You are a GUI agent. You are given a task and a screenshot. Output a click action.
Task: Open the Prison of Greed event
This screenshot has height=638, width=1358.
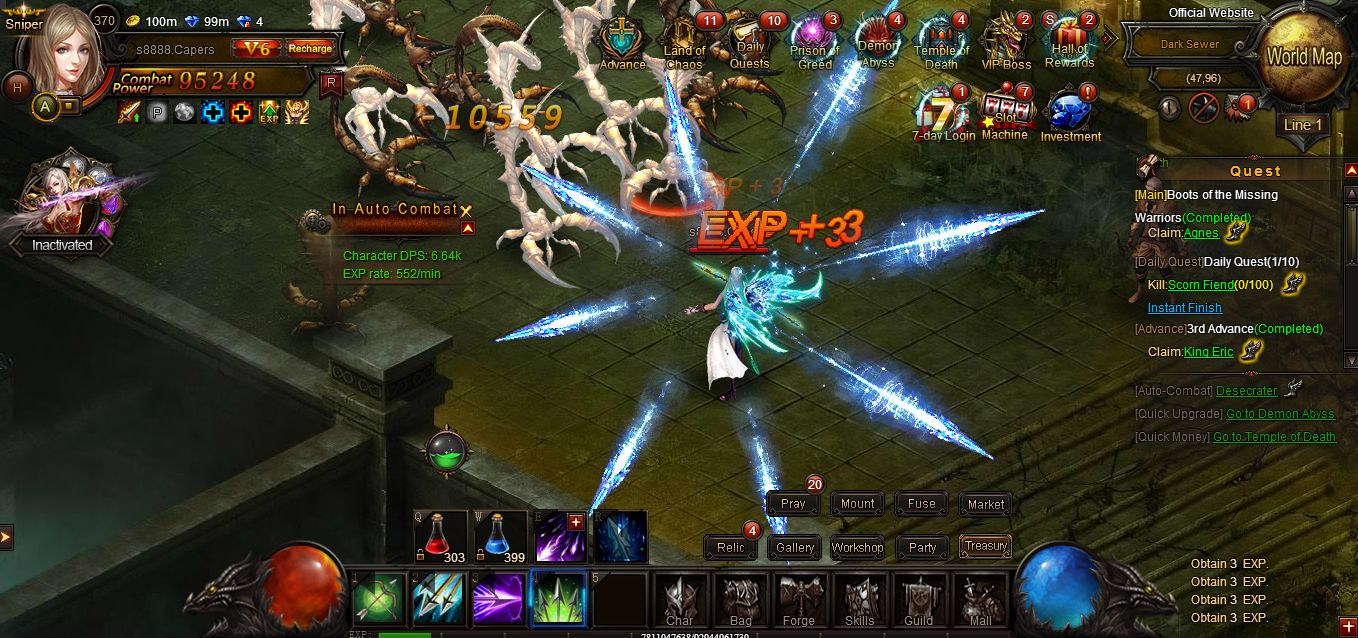[815, 45]
